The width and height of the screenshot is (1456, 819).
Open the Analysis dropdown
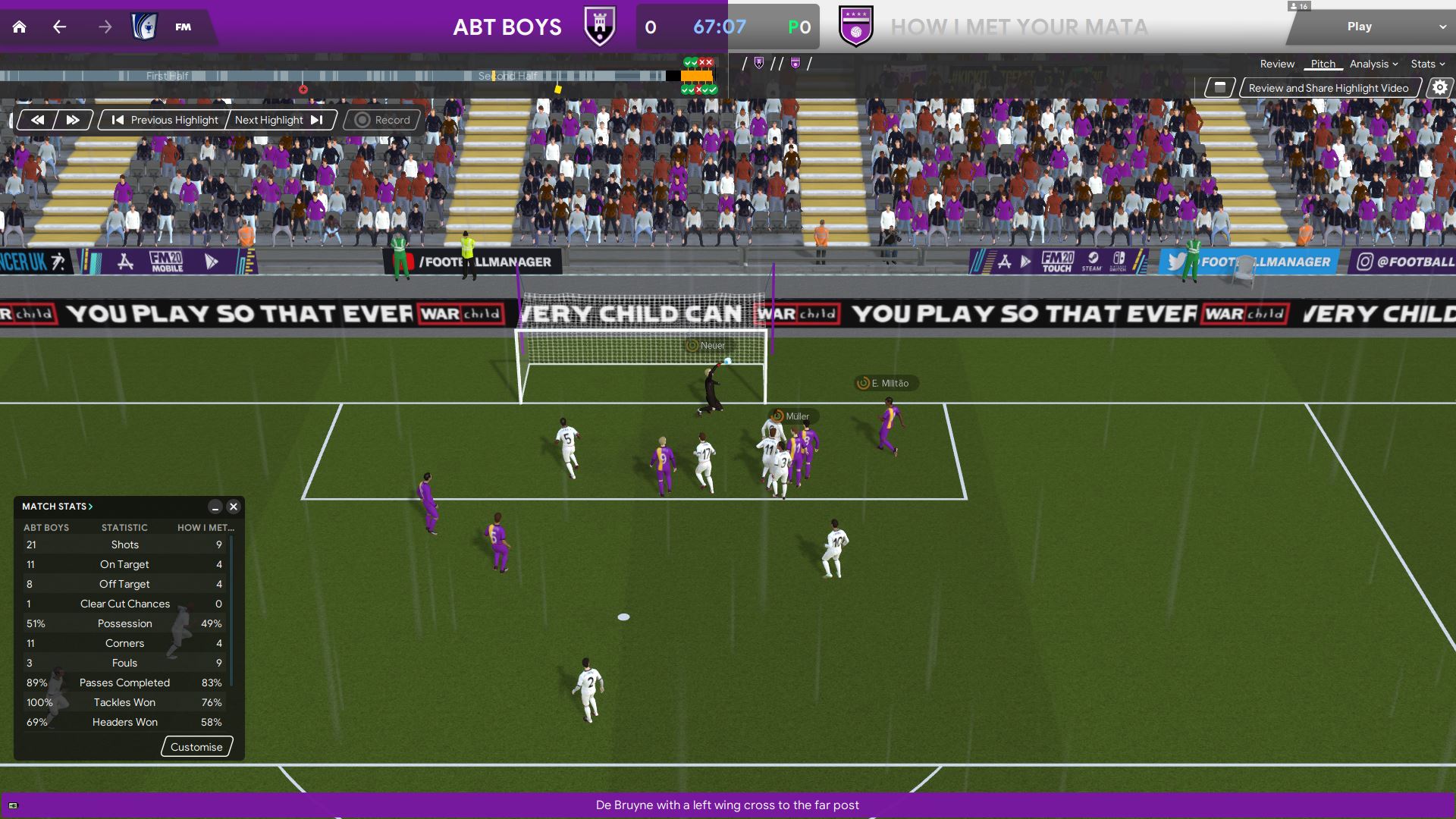pyautogui.click(x=1373, y=64)
